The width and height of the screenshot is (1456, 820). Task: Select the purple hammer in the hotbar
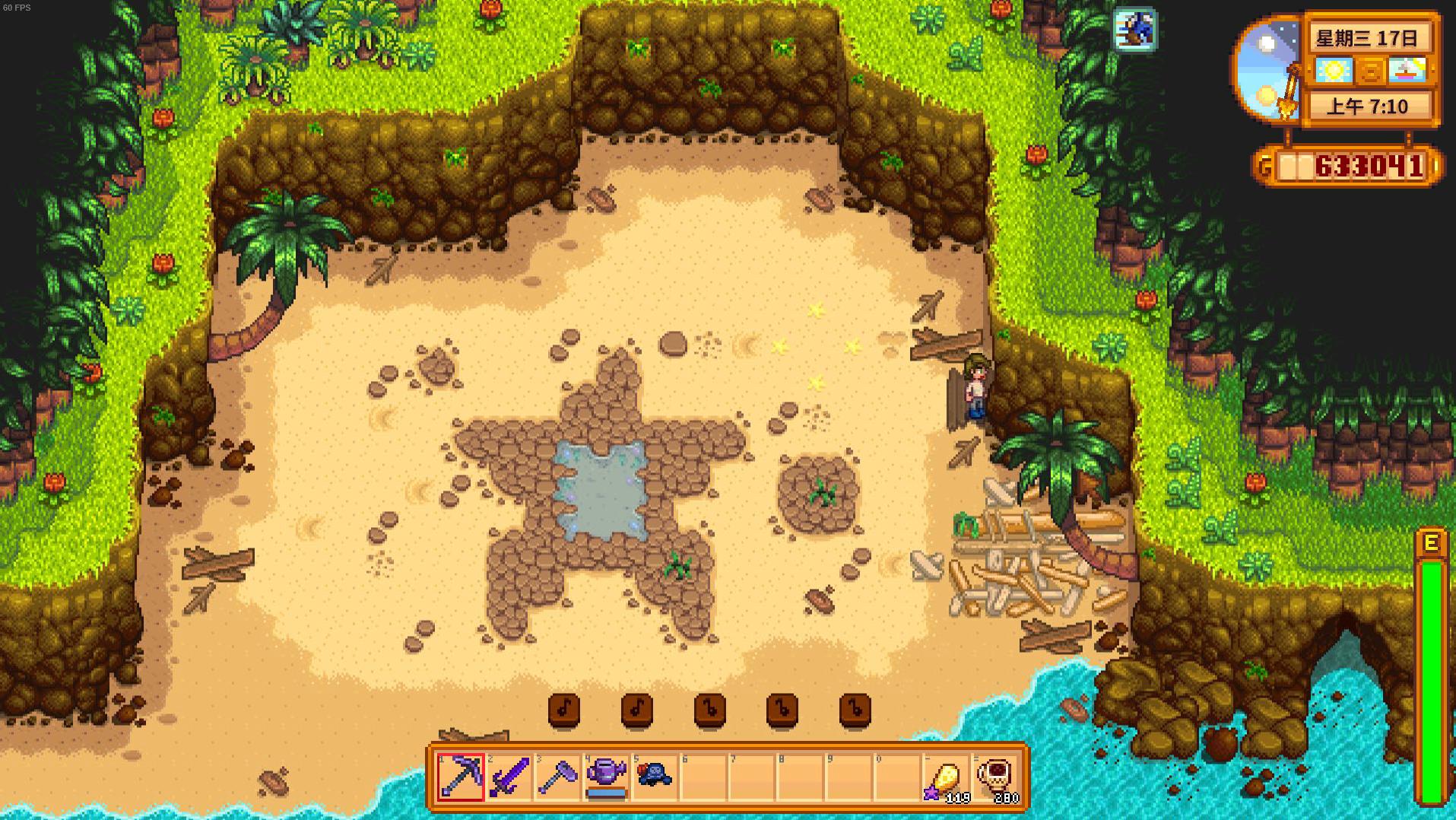pyautogui.click(x=558, y=777)
